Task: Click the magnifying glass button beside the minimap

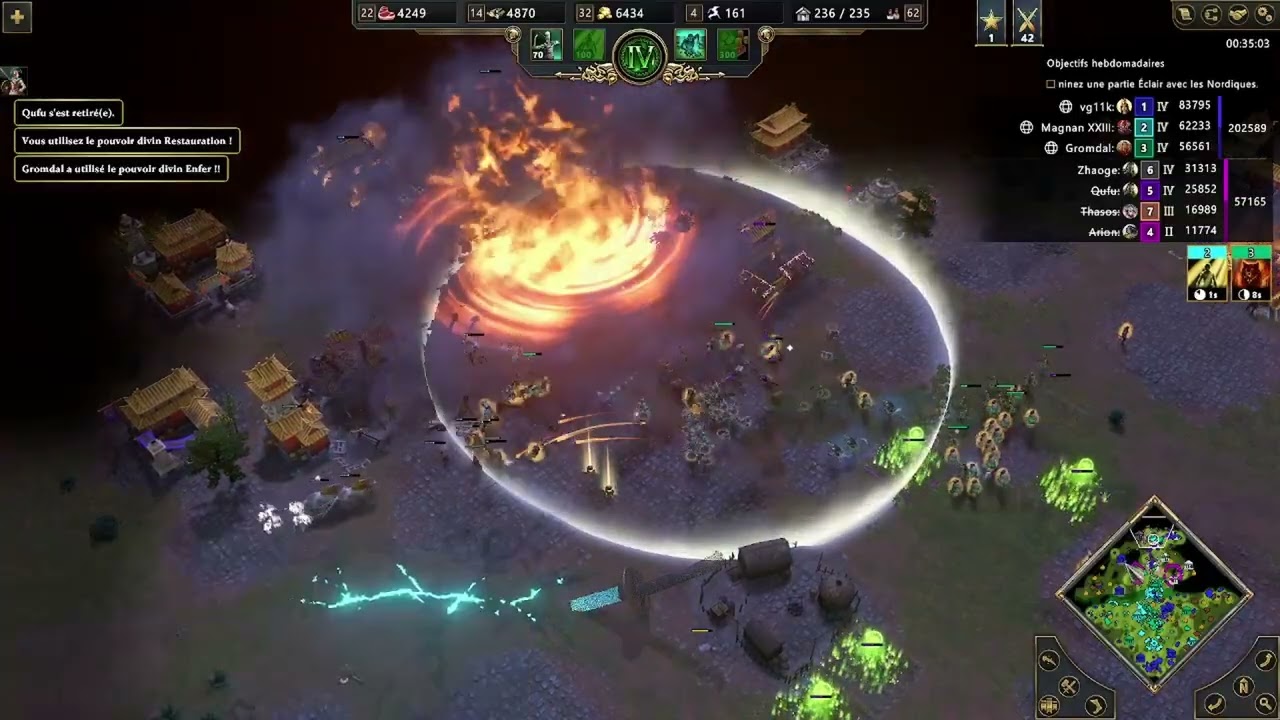Action: 1264,705
